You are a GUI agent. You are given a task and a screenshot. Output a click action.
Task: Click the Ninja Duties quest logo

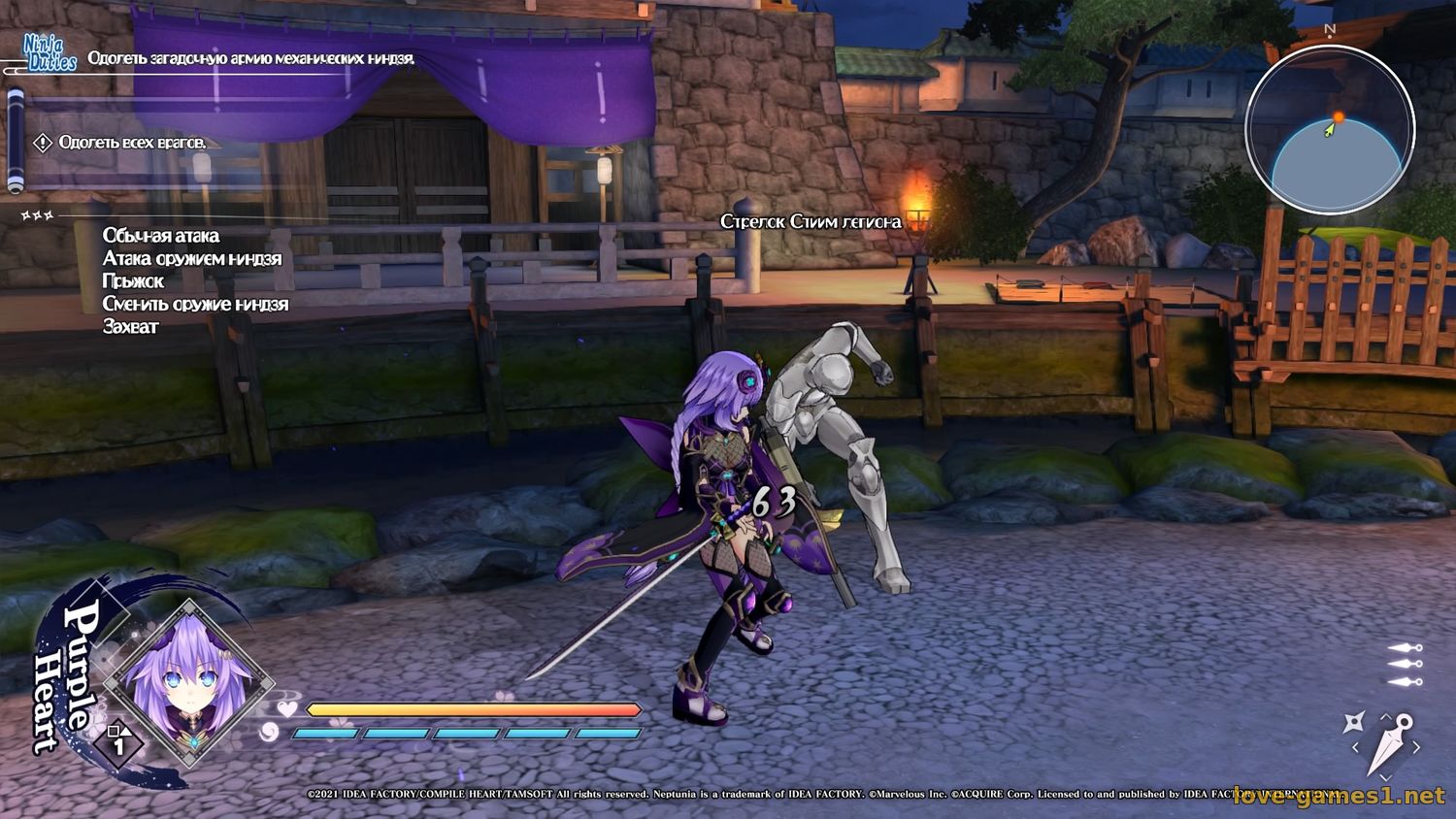(50, 52)
